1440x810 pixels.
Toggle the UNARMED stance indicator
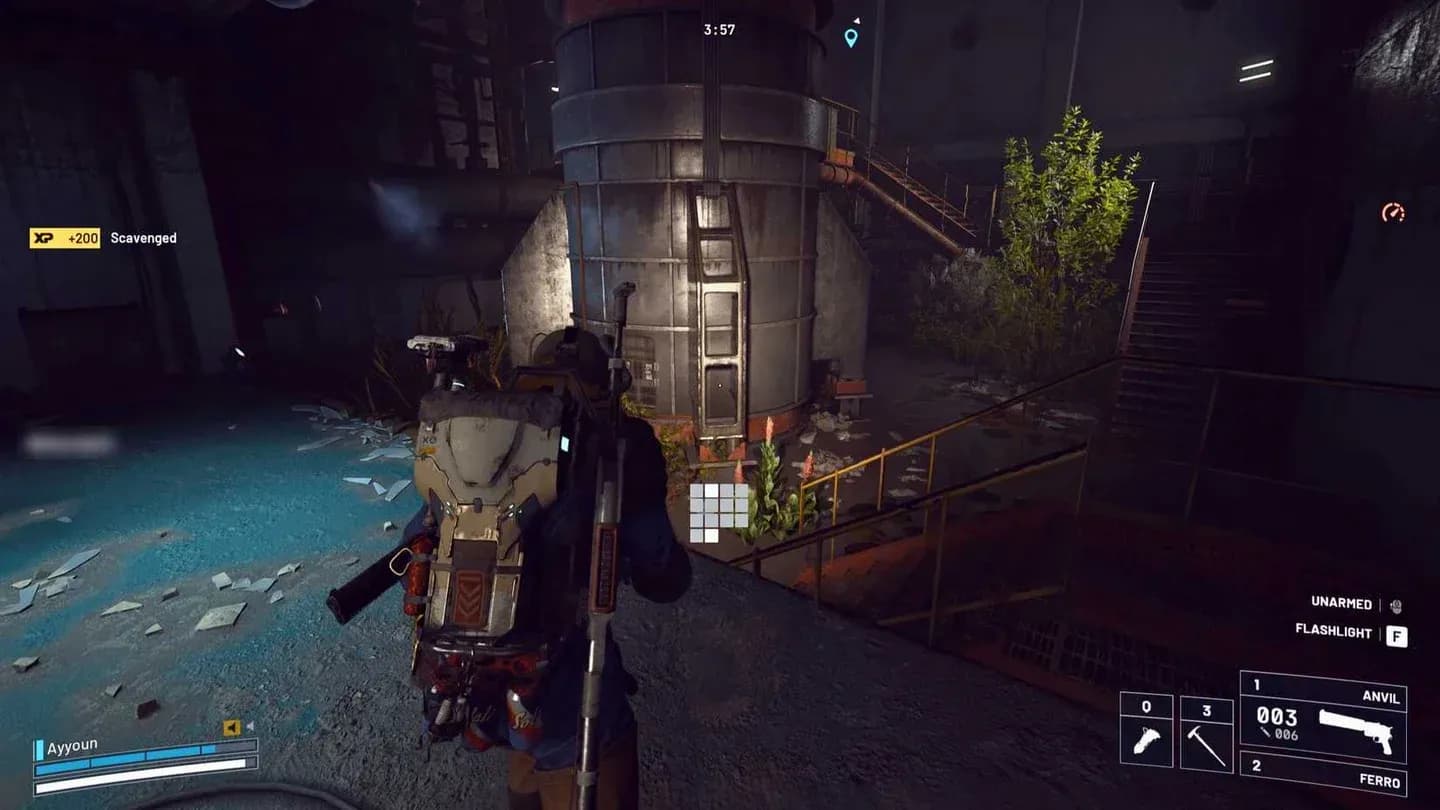click(x=1341, y=604)
